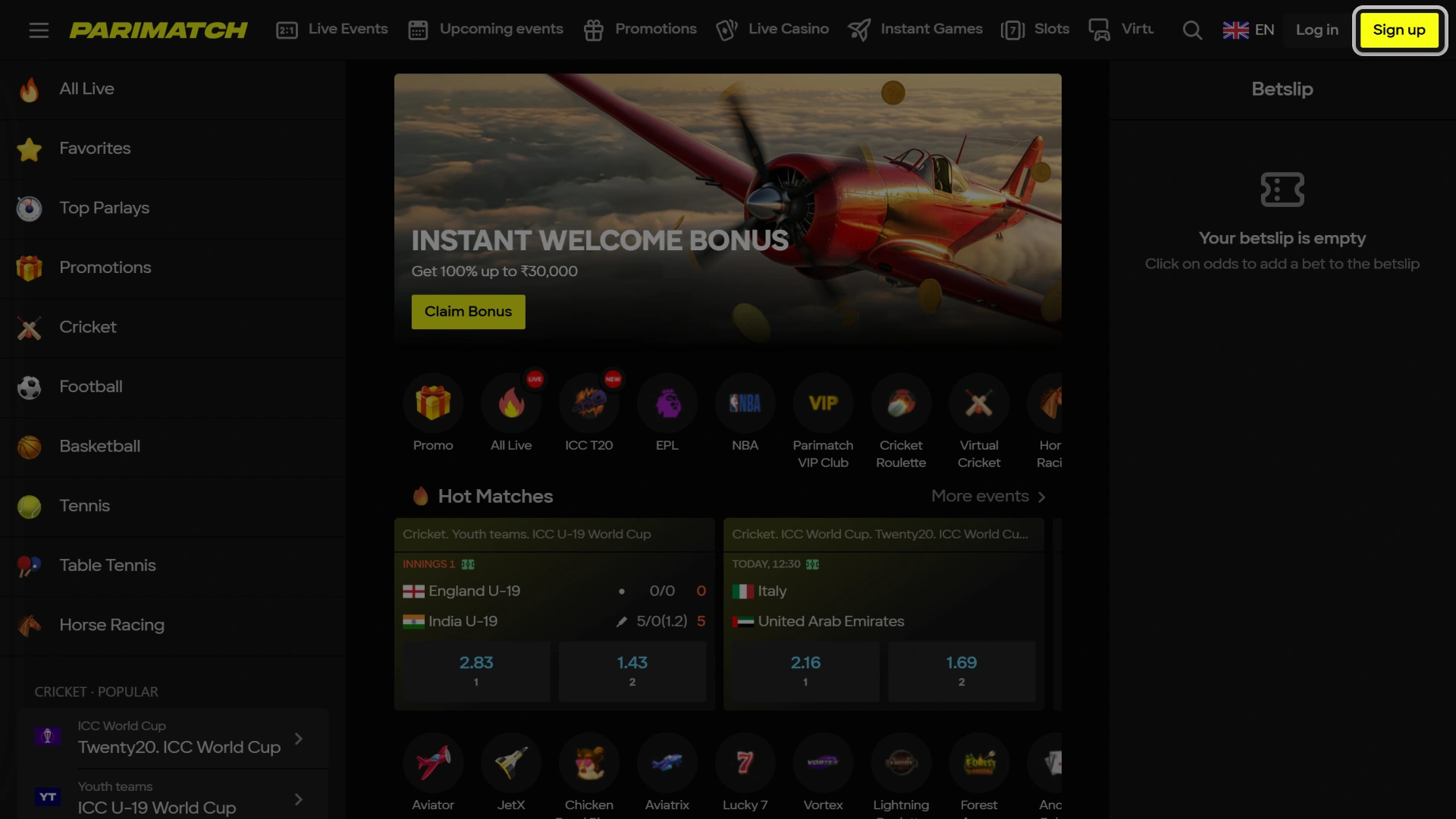Image resolution: width=1456 pixels, height=819 pixels.
Task: Open Favorites via the star toggle
Action: (29, 149)
